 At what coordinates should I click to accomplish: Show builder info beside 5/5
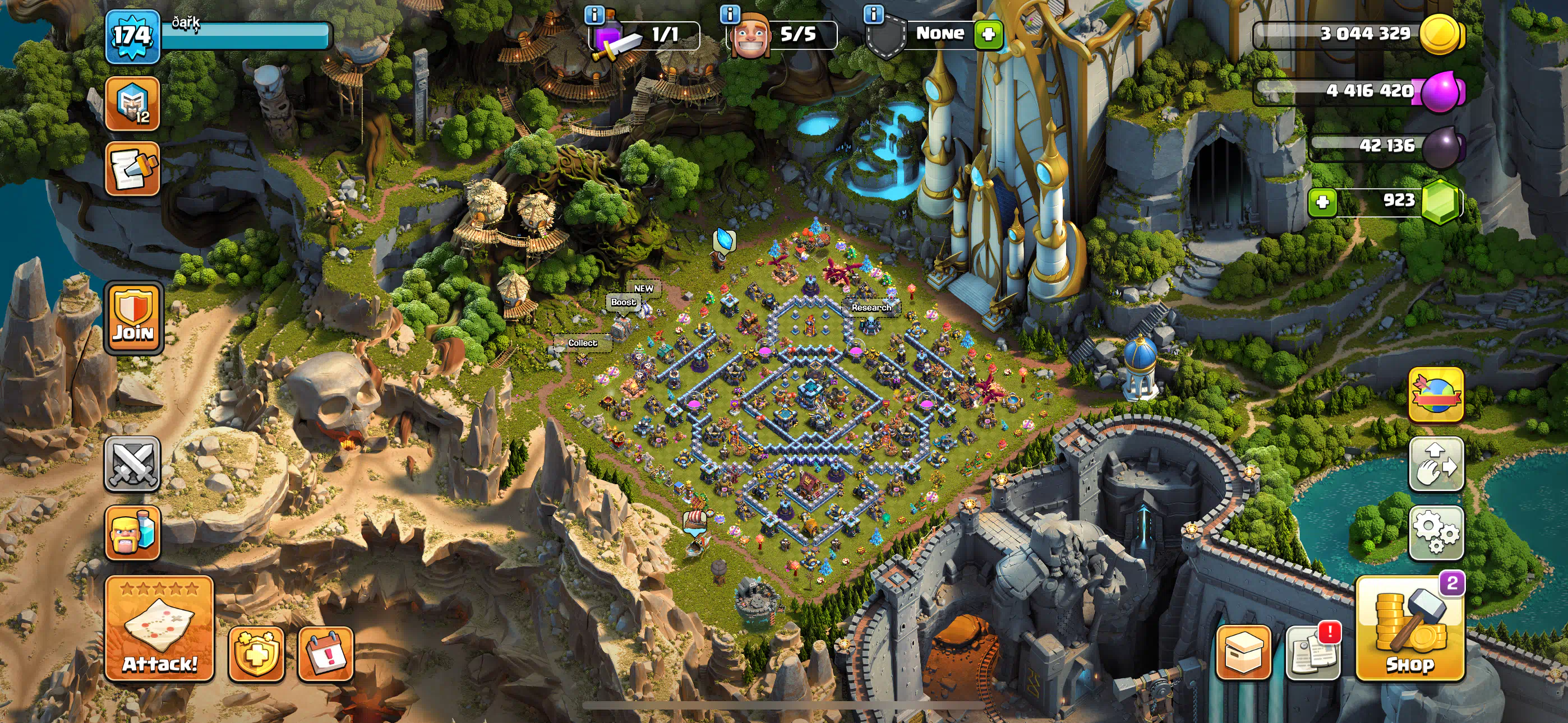click(x=729, y=13)
